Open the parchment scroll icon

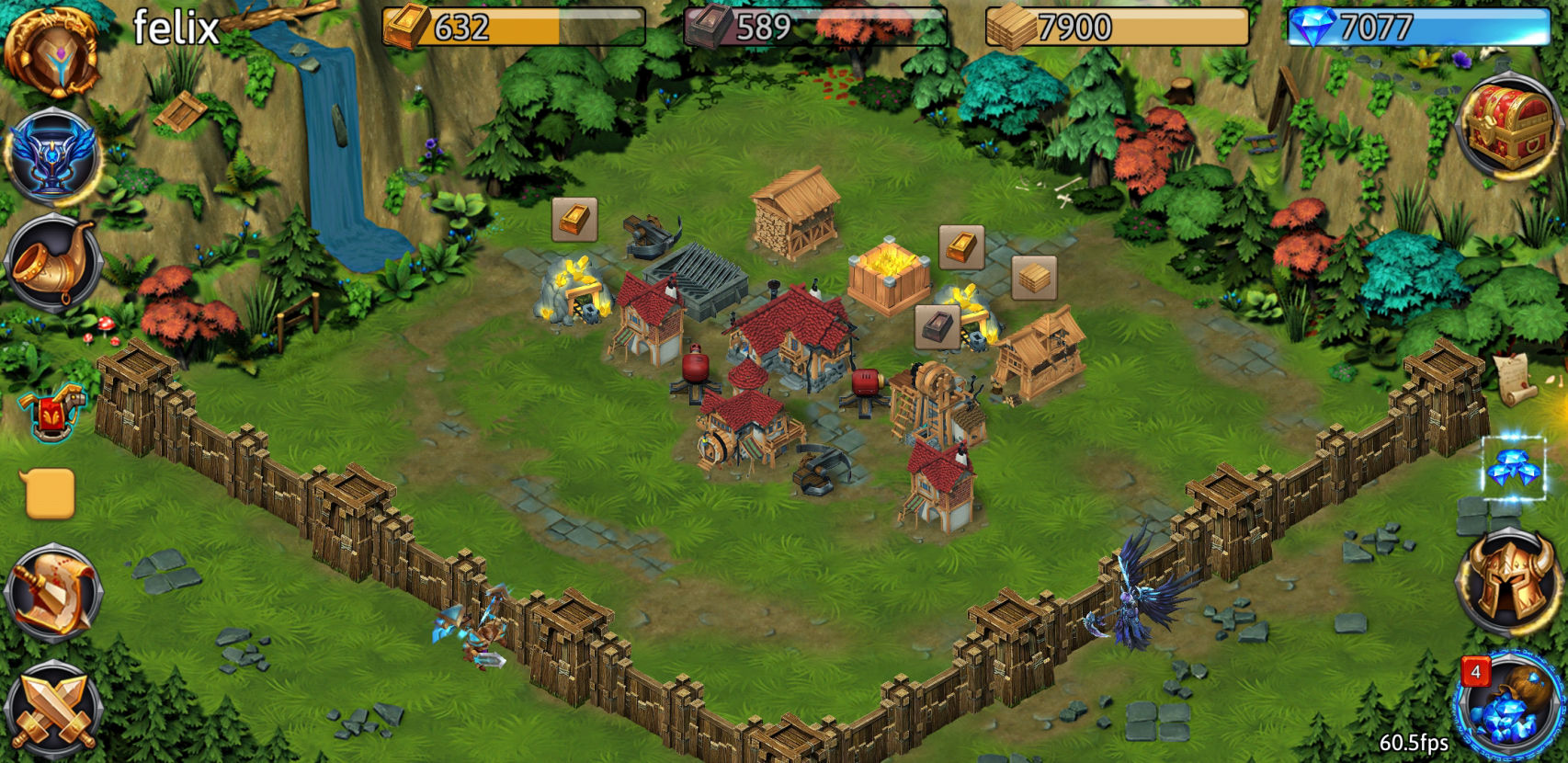(x=1514, y=378)
